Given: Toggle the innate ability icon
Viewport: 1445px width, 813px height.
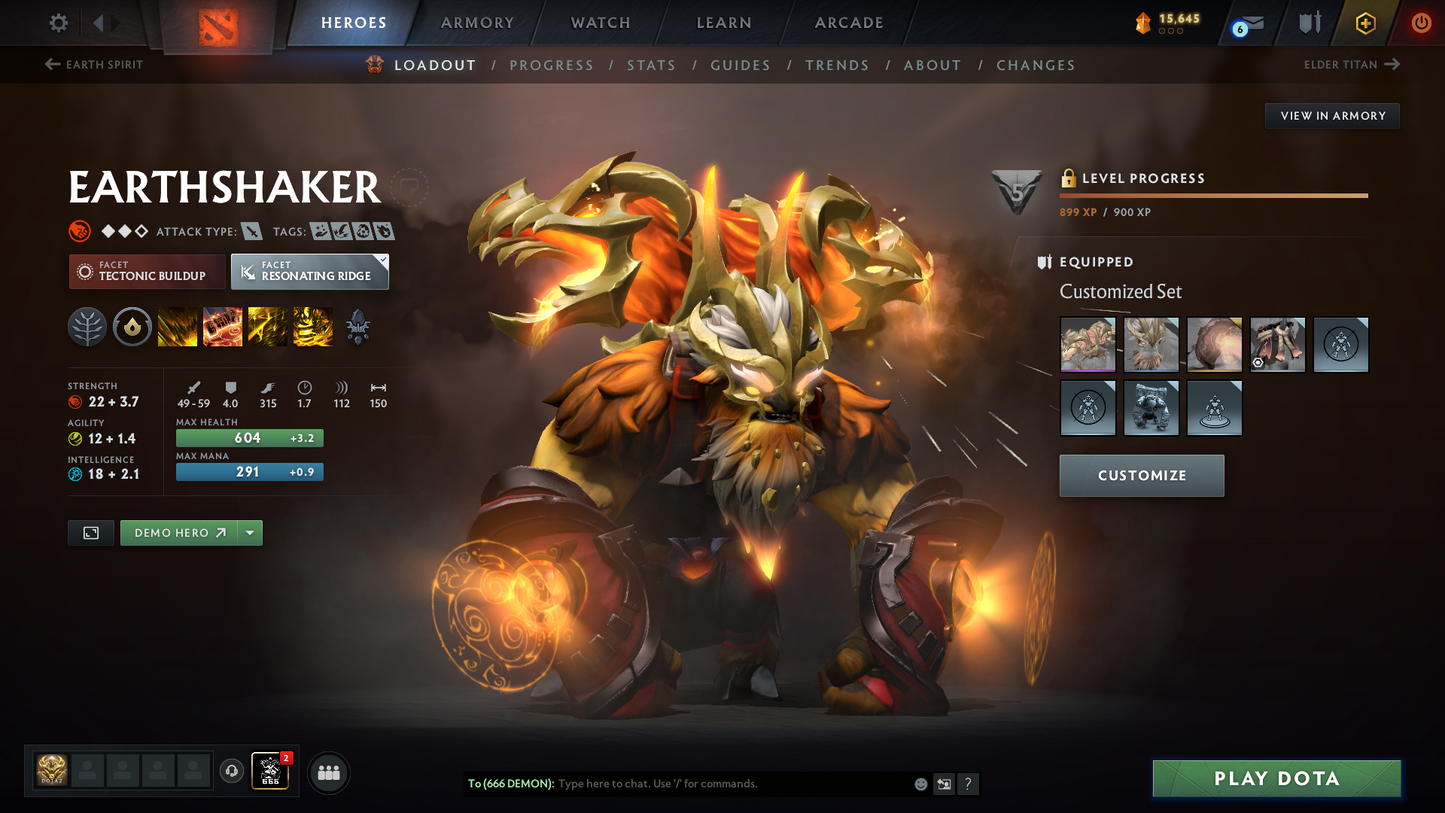Looking at the screenshot, I should point(132,326).
